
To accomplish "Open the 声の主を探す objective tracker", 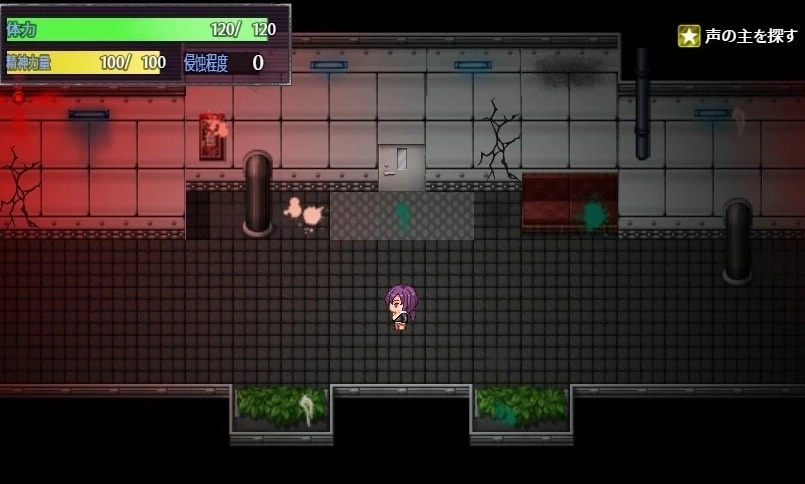I will coord(750,36).
